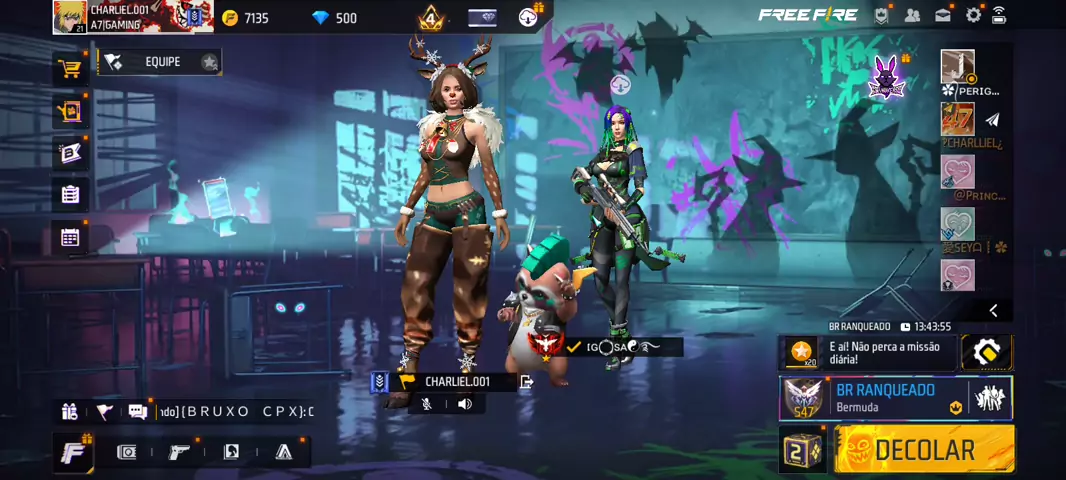Toggle the muted microphone icon
The width and height of the screenshot is (1066, 480).
tap(427, 404)
